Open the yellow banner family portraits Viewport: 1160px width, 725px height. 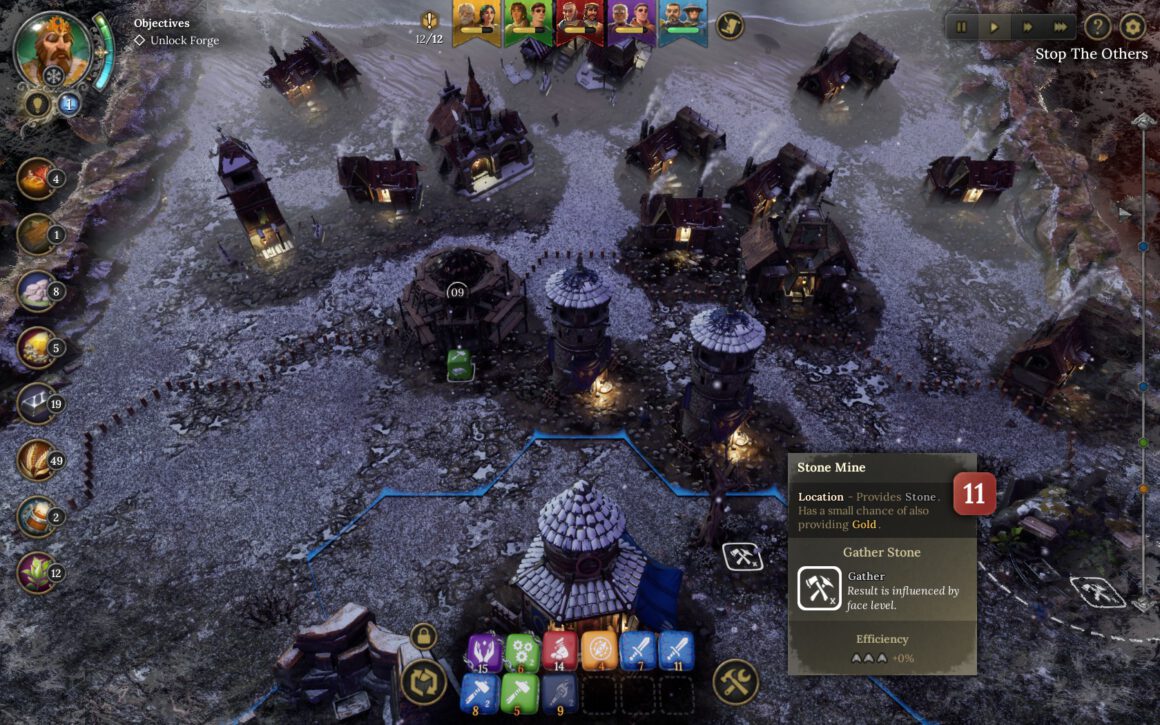[x=477, y=20]
